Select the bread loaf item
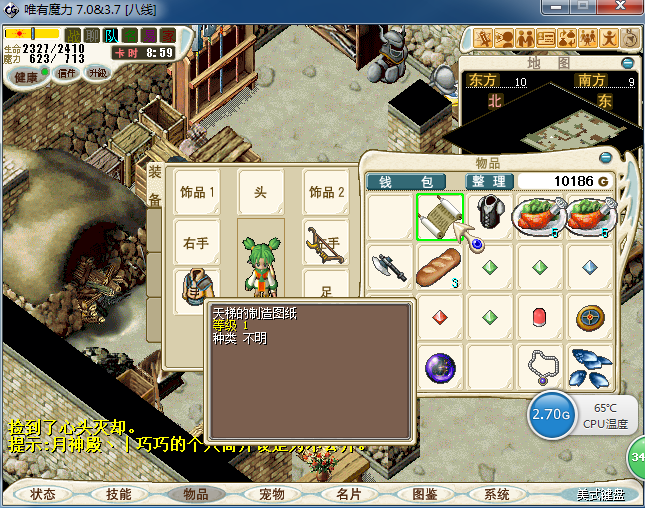645x508 pixels. [439, 267]
